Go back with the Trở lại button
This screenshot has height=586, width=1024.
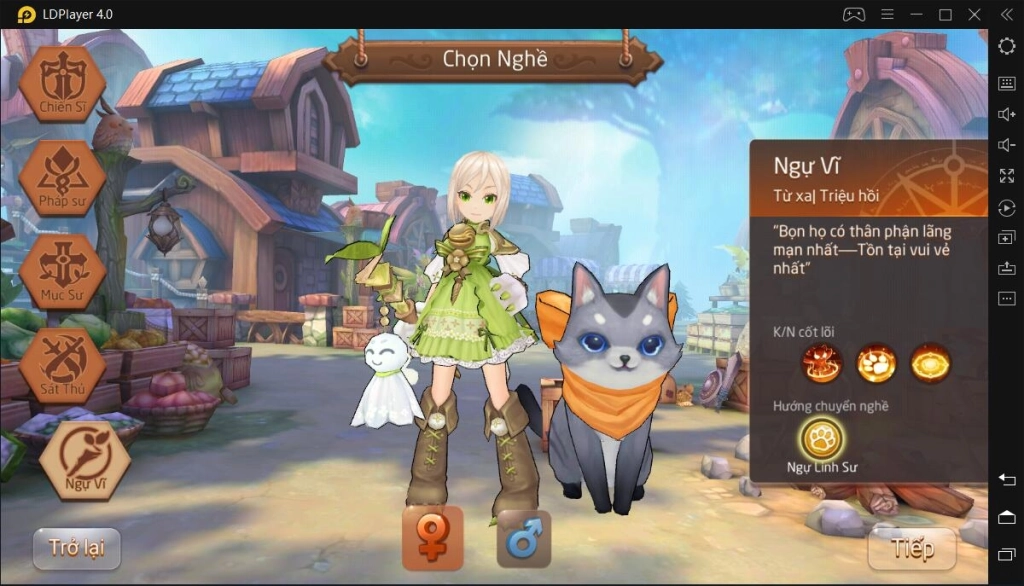[77, 548]
